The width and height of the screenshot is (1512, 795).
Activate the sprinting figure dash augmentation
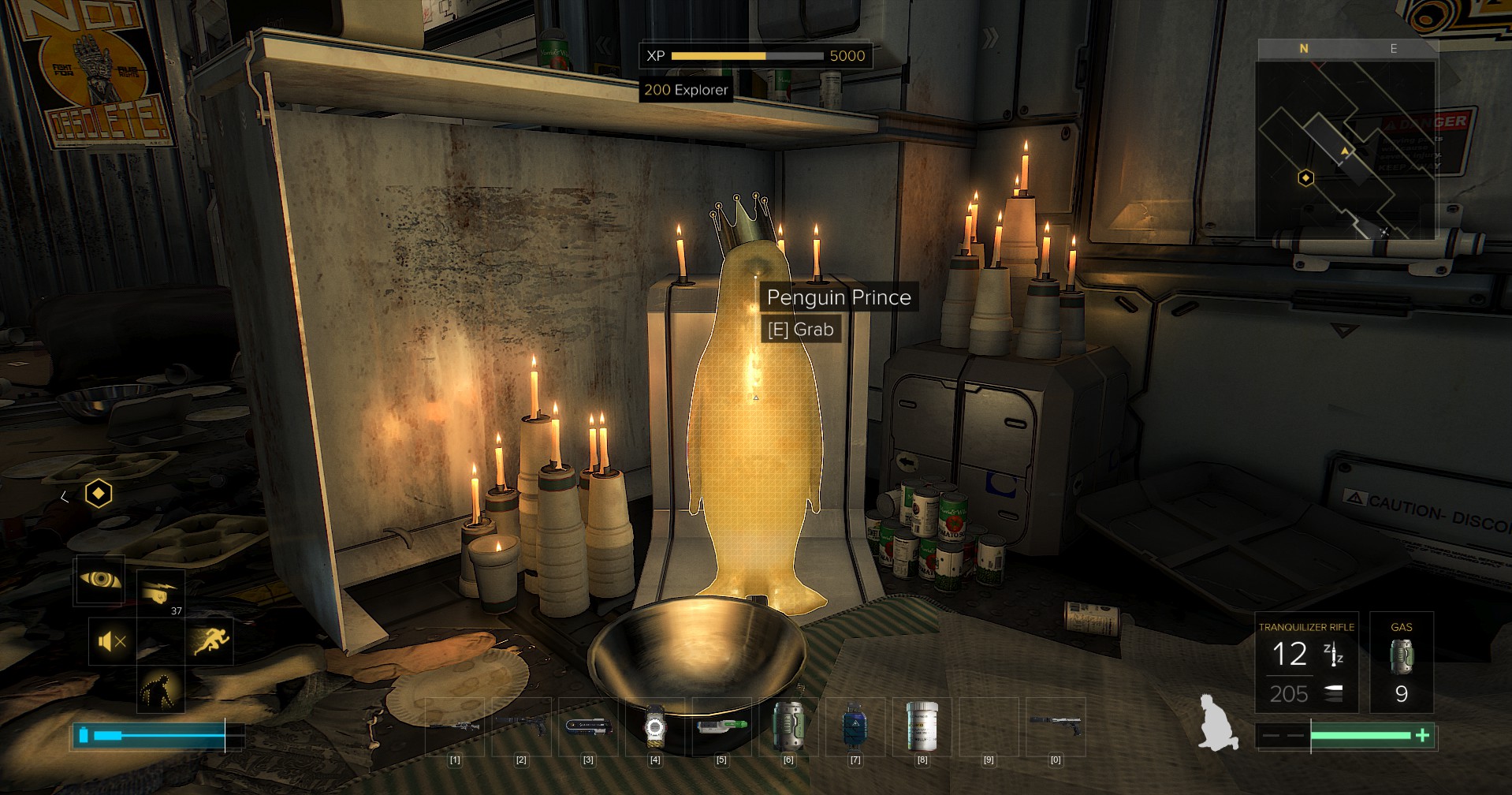tap(209, 640)
